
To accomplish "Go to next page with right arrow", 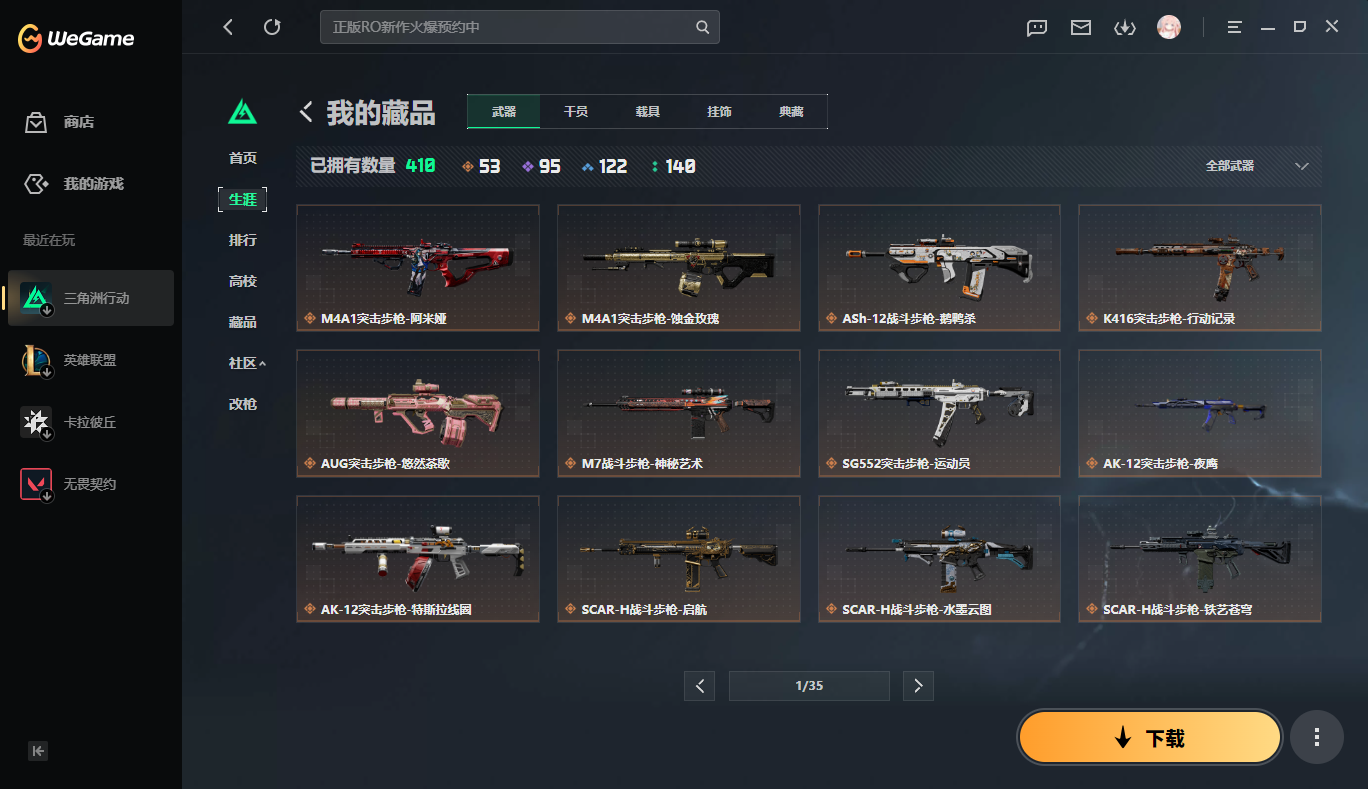I will click(918, 686).
